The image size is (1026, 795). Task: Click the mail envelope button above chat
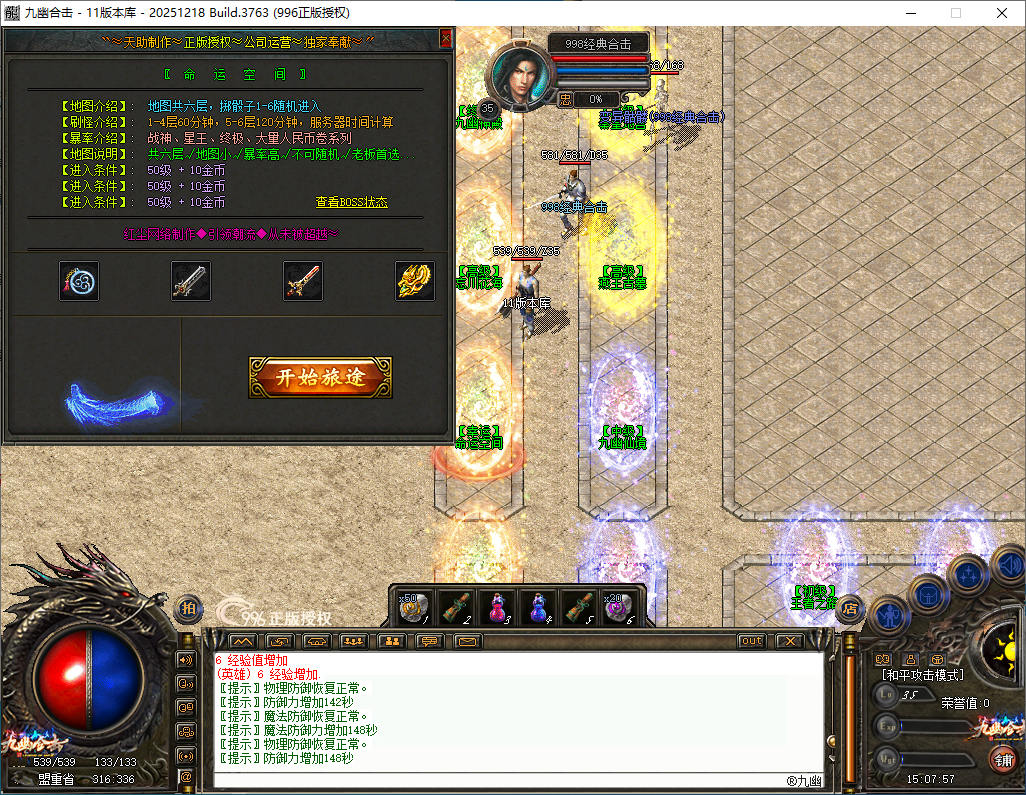[467, 641]
